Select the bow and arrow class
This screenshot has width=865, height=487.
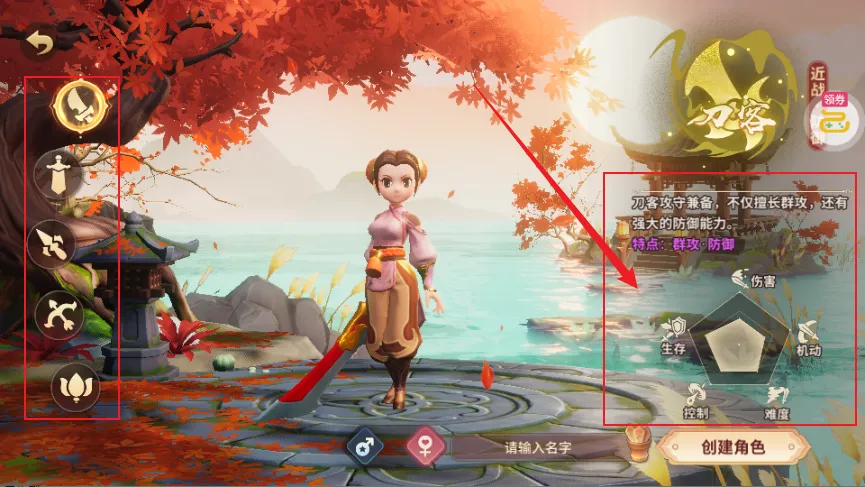point(56,315)
